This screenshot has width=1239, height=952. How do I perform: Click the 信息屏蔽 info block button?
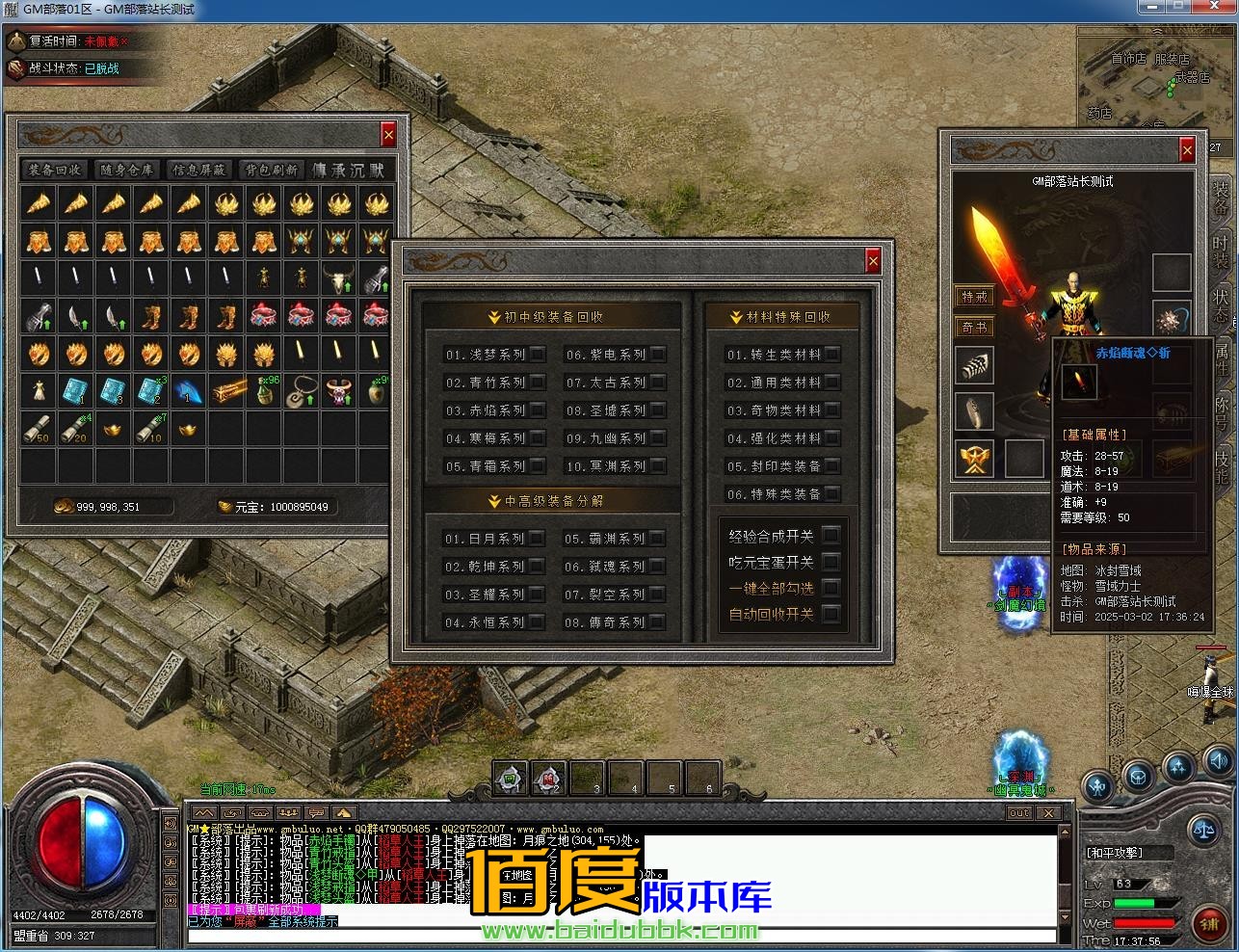pyautogui.click(x=198, y=170)
